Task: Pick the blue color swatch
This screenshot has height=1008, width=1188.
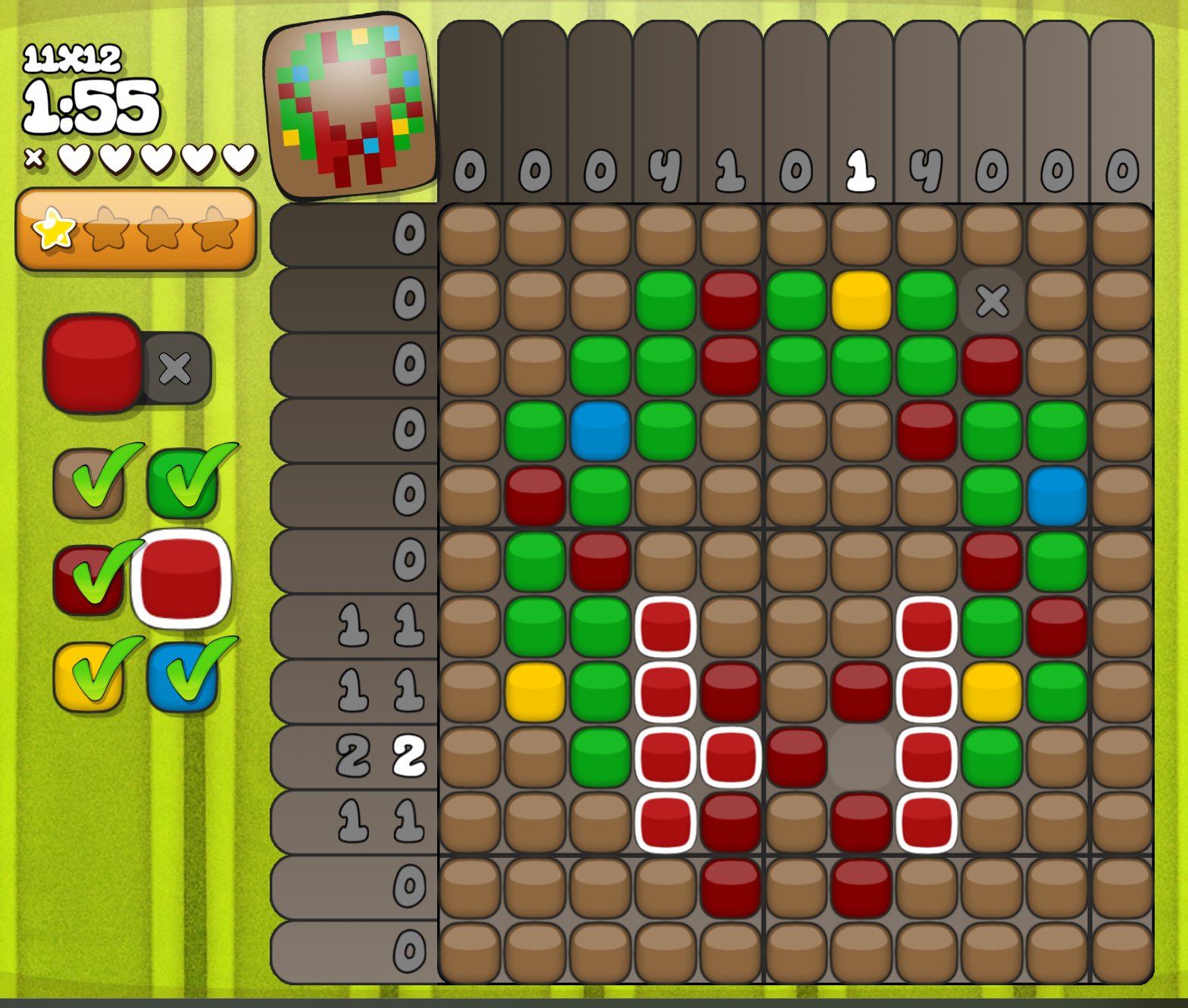Action: coord(183,677)
